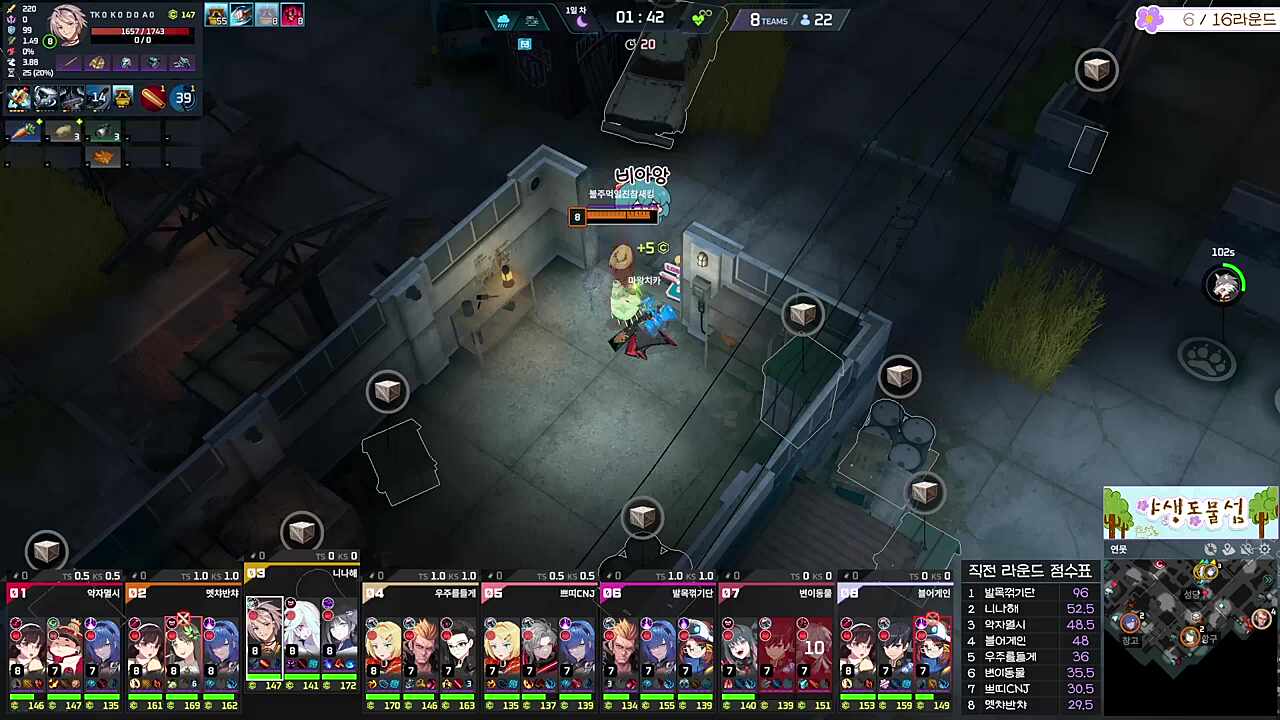Click the paw print icon on the right edge
This screenshot has width=1280, height=720.
(x=1208, y=360)
